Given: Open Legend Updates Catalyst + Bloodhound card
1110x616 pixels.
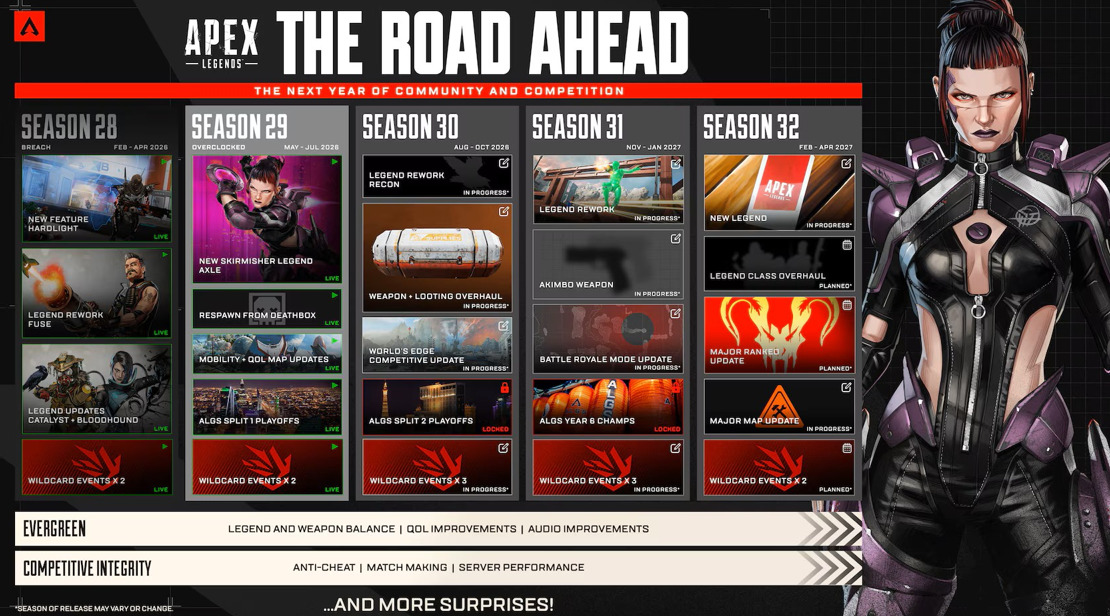Looking at the screenshot, I should (x=97, y=389).
